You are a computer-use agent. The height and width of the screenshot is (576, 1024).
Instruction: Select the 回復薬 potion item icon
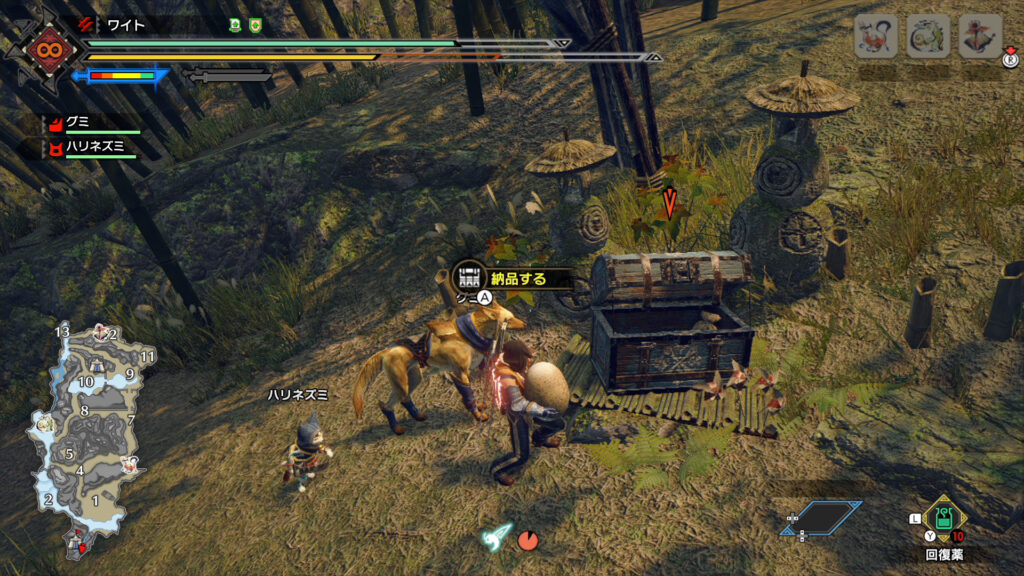pyautogui.click(x=943, y=518)
